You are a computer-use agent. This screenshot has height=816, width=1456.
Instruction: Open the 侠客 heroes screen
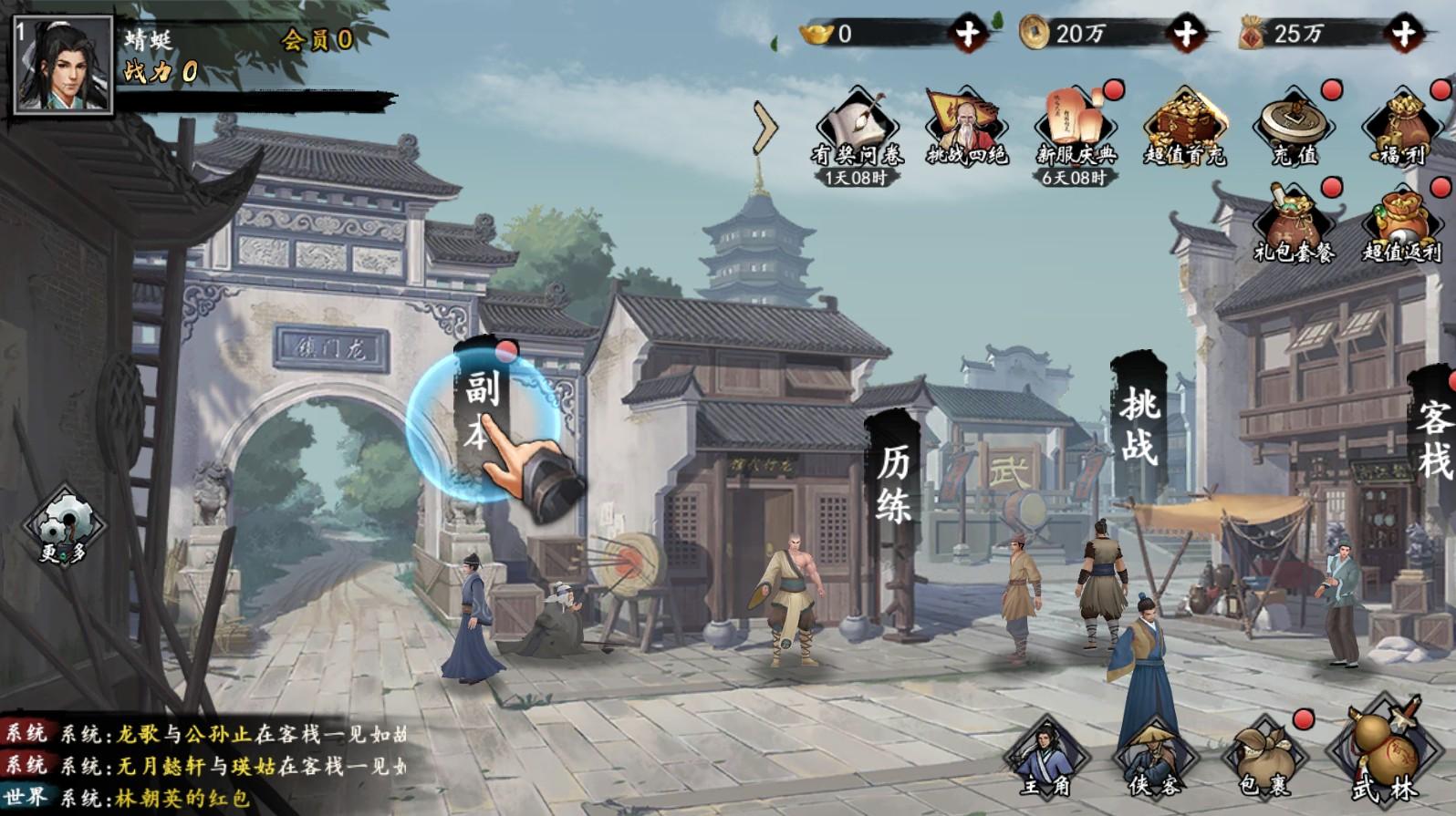pos(1154,759)
